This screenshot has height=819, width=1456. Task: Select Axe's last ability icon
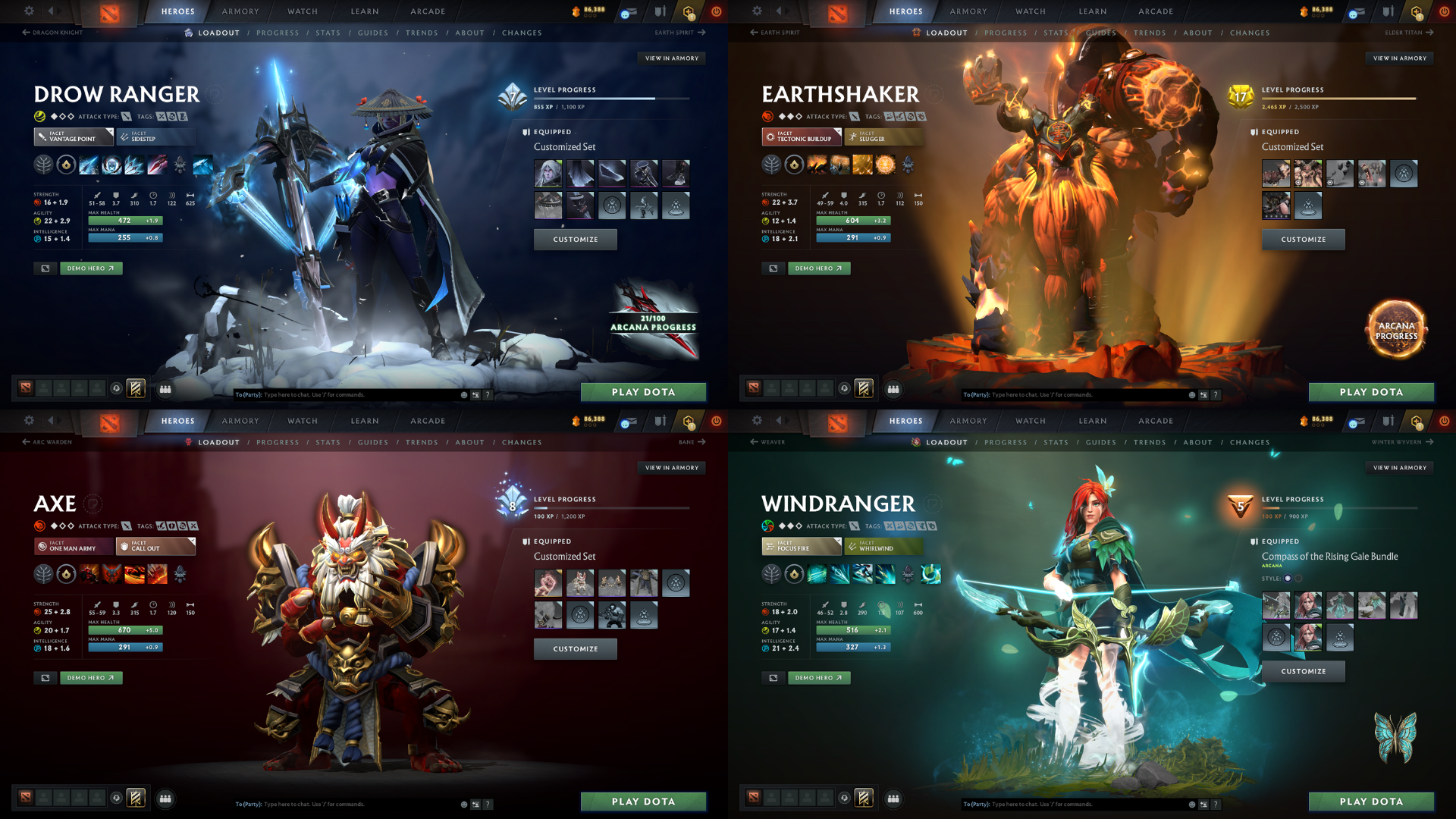tap(157, 574)
